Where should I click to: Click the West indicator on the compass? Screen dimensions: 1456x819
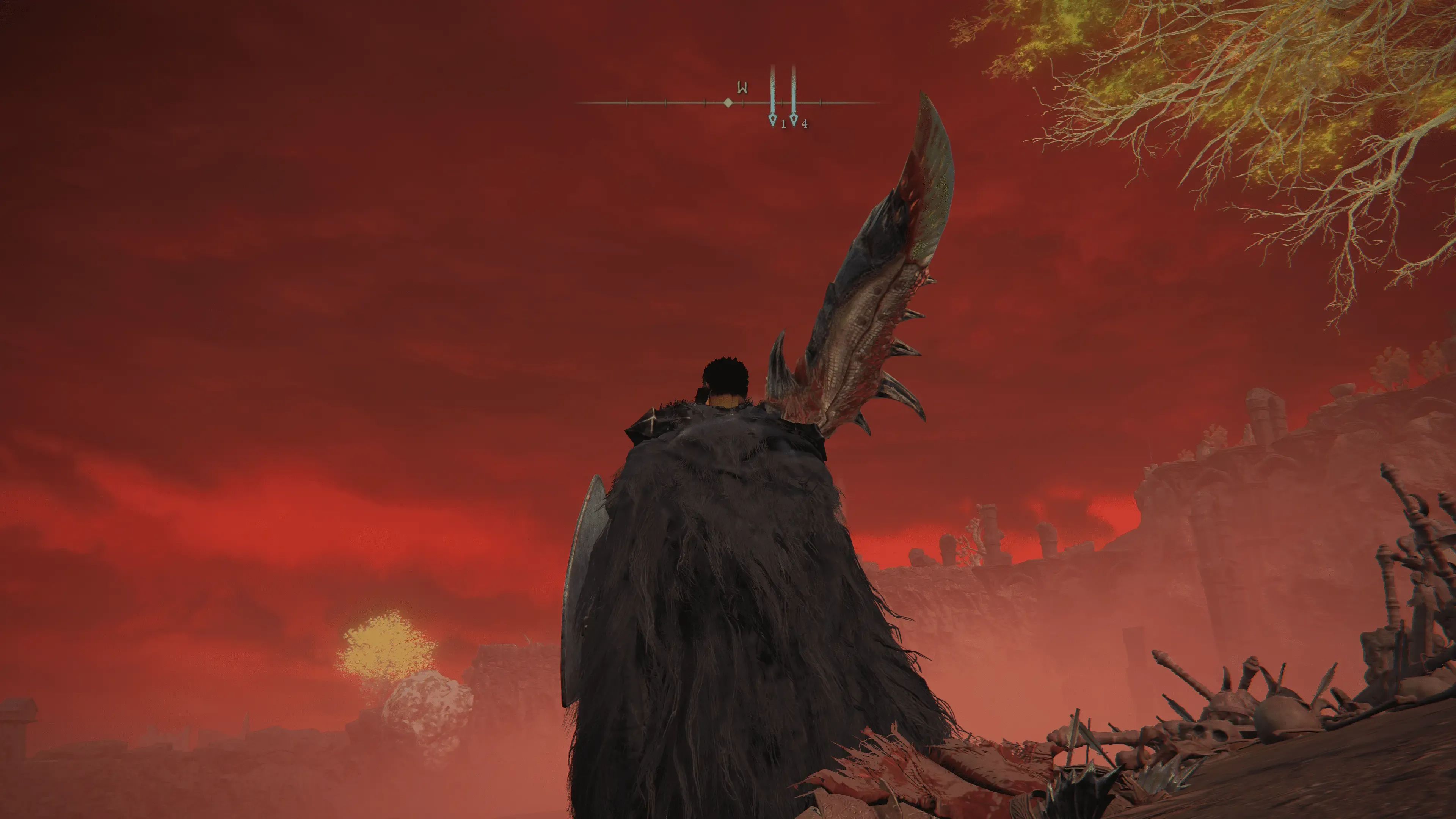tap(742, 88)
